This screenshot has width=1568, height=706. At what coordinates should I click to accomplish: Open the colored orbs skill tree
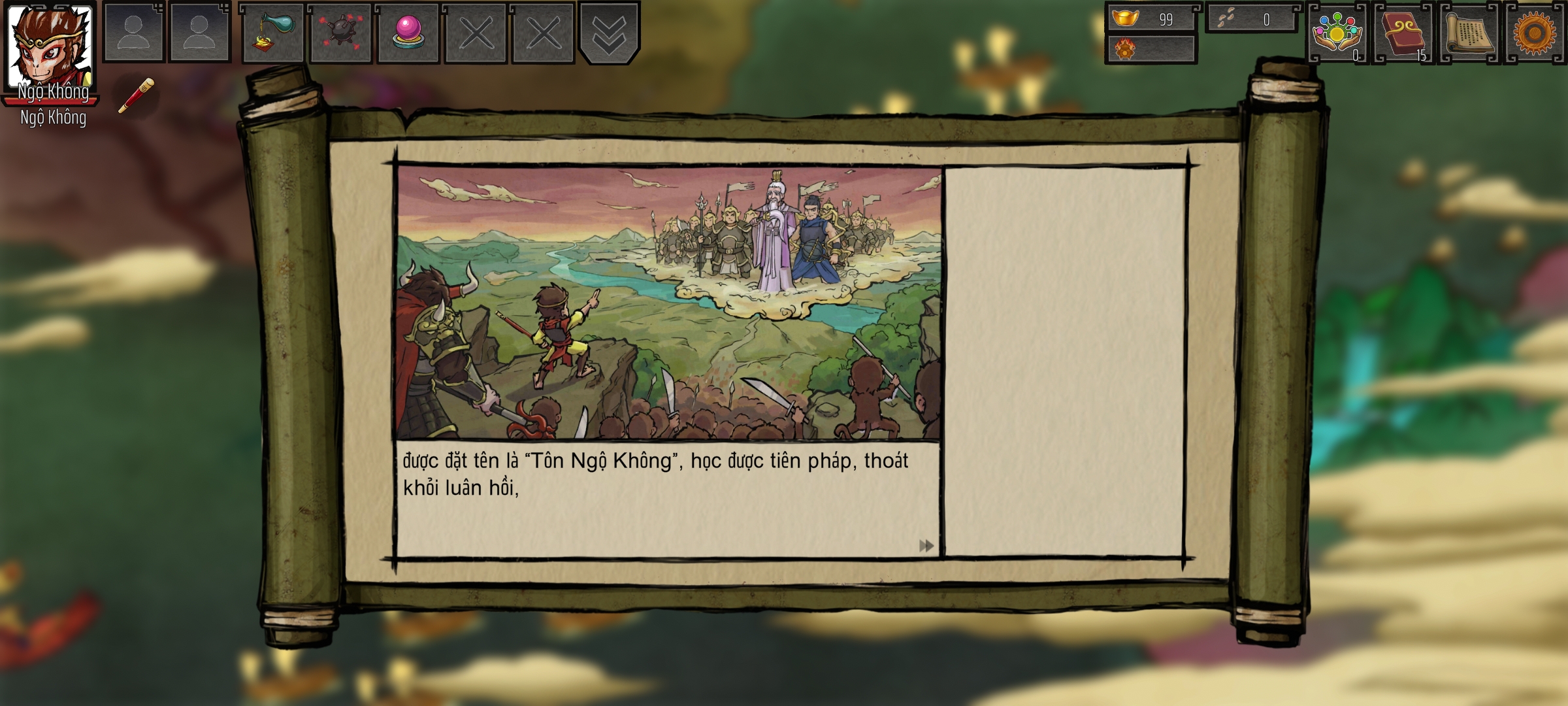coord(1337,34)
